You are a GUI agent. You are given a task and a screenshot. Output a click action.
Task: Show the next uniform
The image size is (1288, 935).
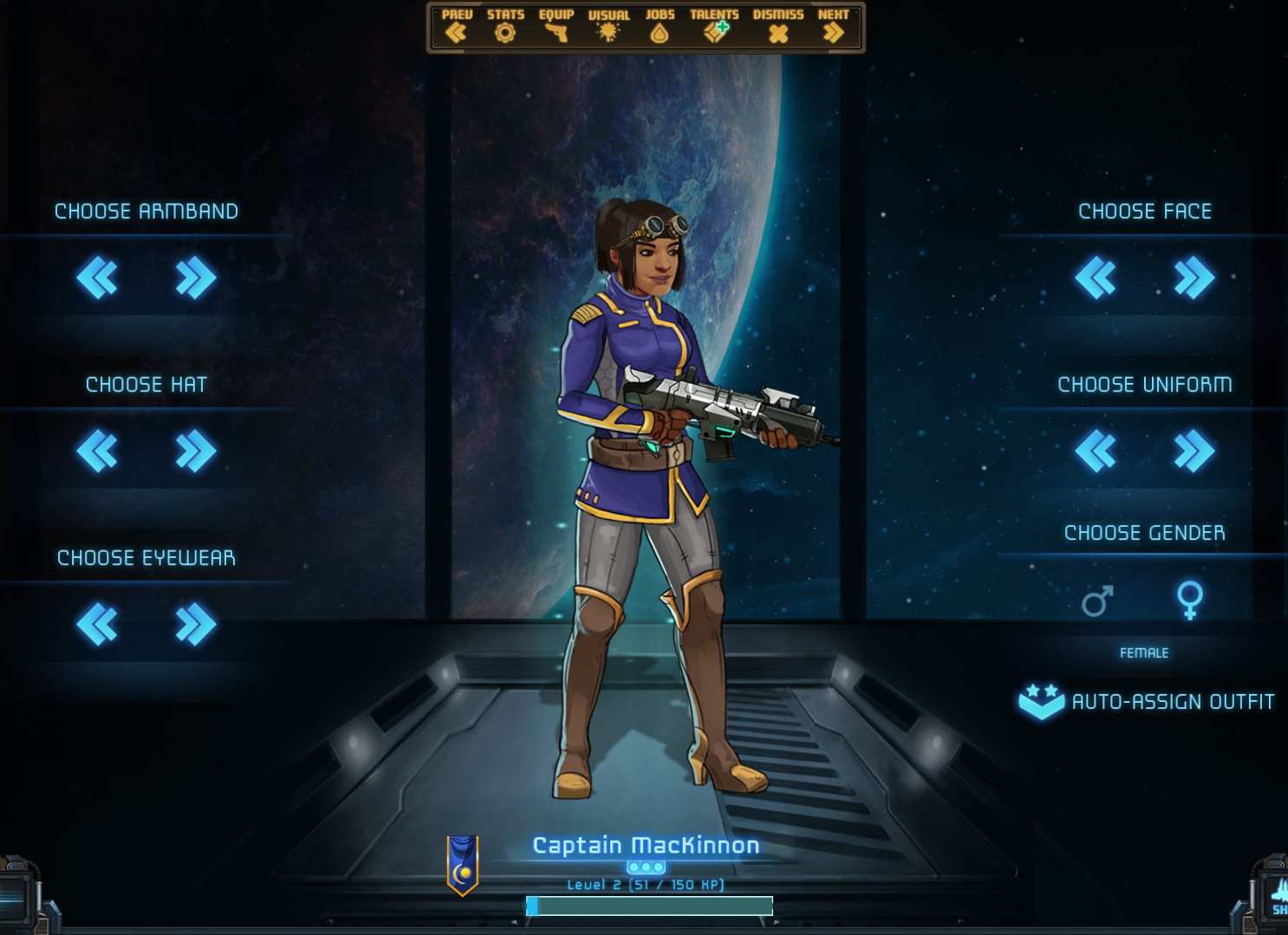pos(1194,451)
